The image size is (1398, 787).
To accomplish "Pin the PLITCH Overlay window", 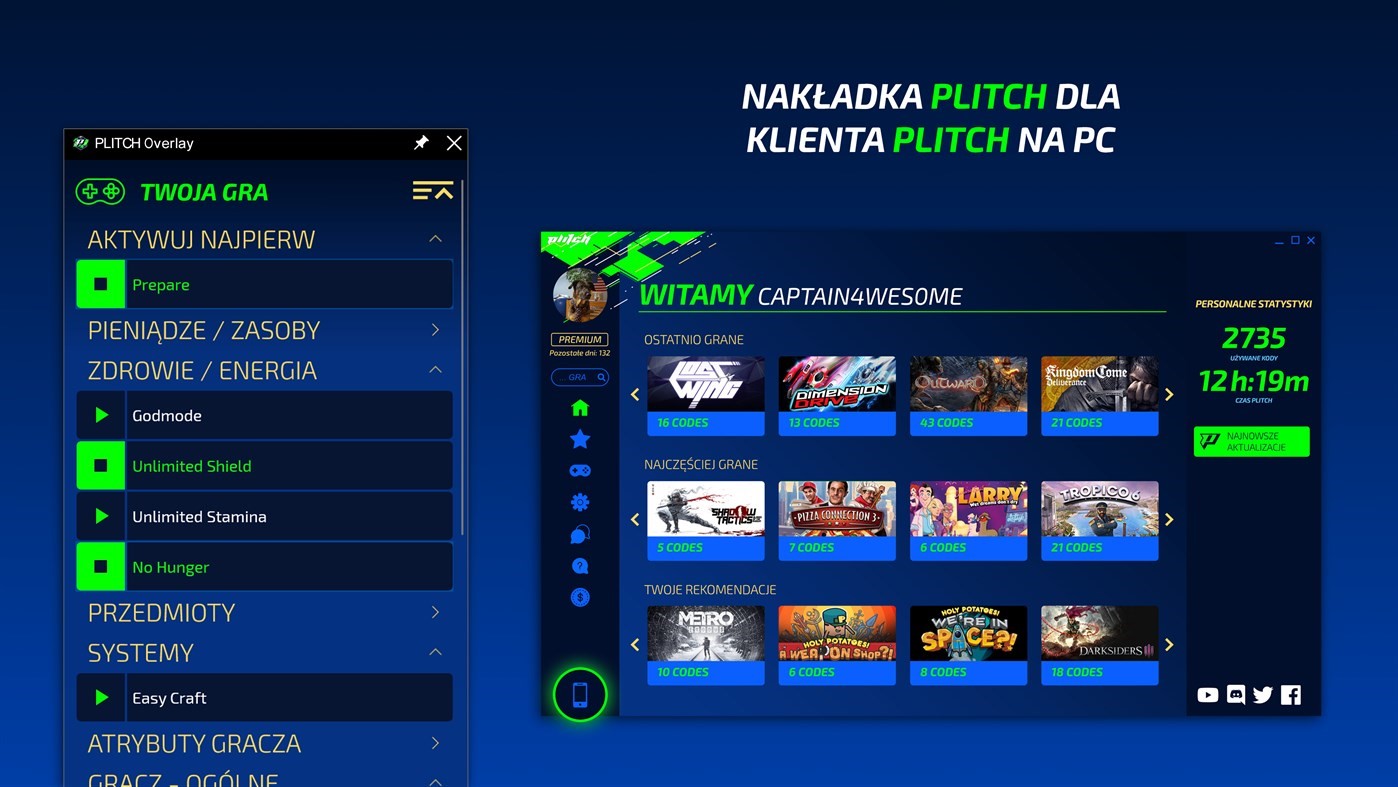I will click(x=421, y=143).
